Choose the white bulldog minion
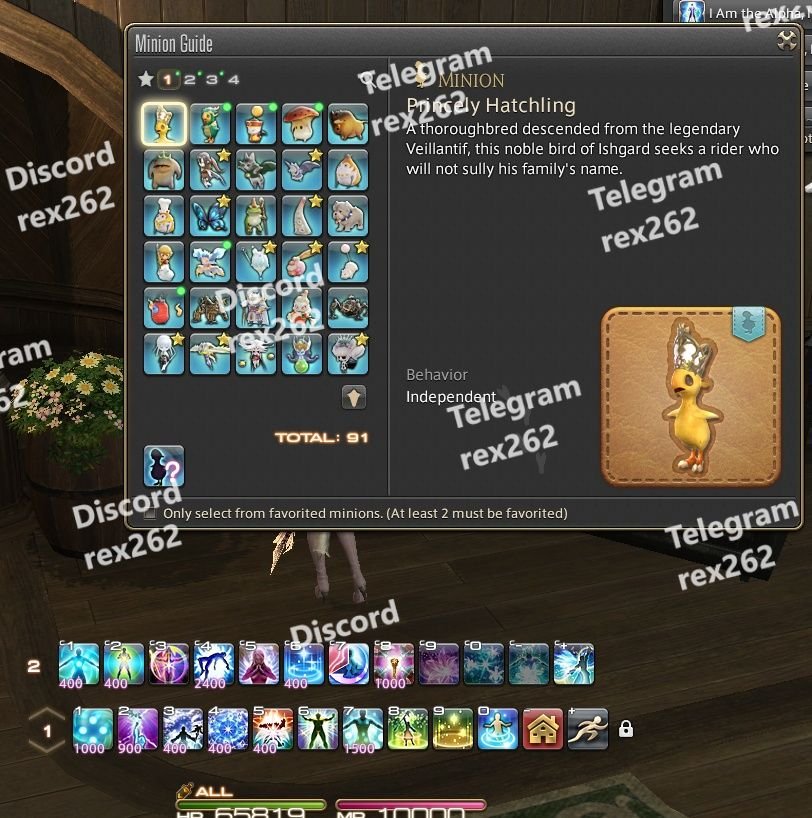 click(x=348, y=216)
